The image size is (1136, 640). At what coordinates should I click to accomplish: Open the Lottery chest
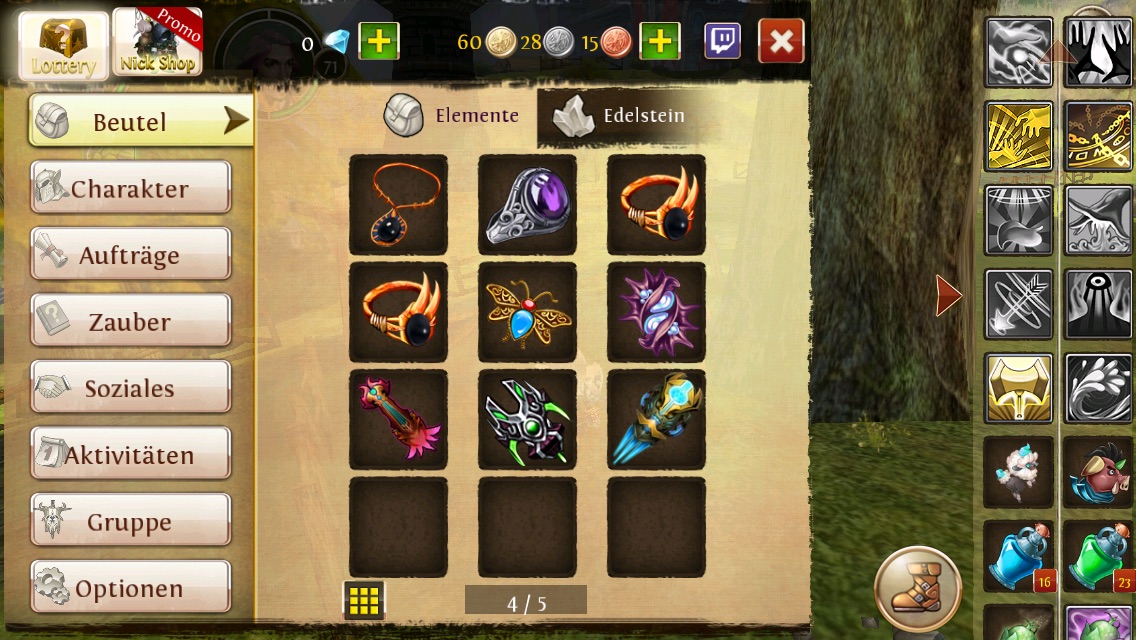[x=64, y=45]
